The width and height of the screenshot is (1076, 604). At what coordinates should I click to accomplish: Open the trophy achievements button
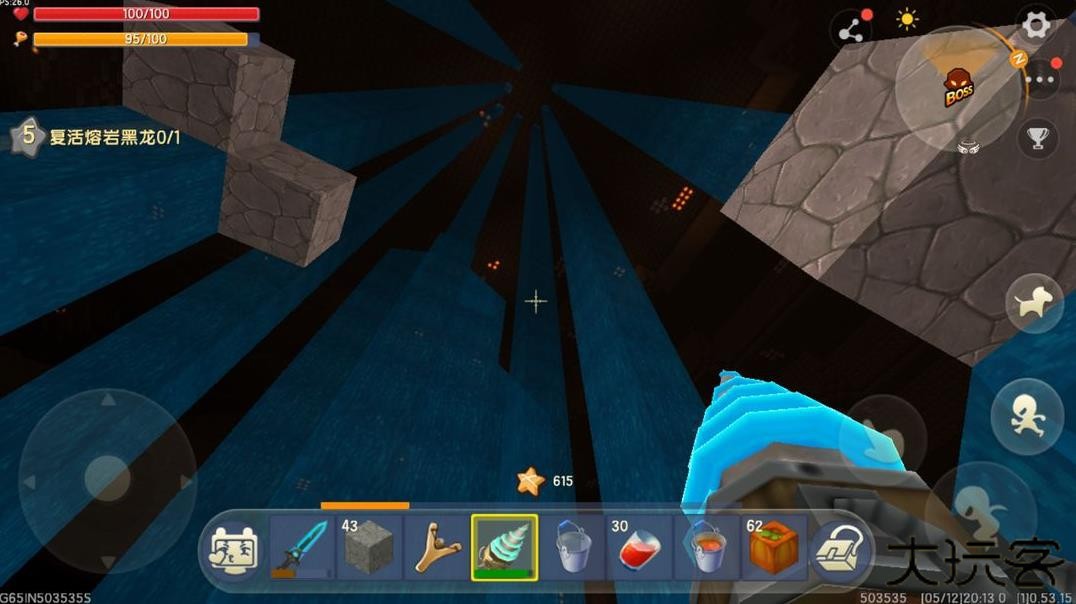click(x=1038, y=138)
